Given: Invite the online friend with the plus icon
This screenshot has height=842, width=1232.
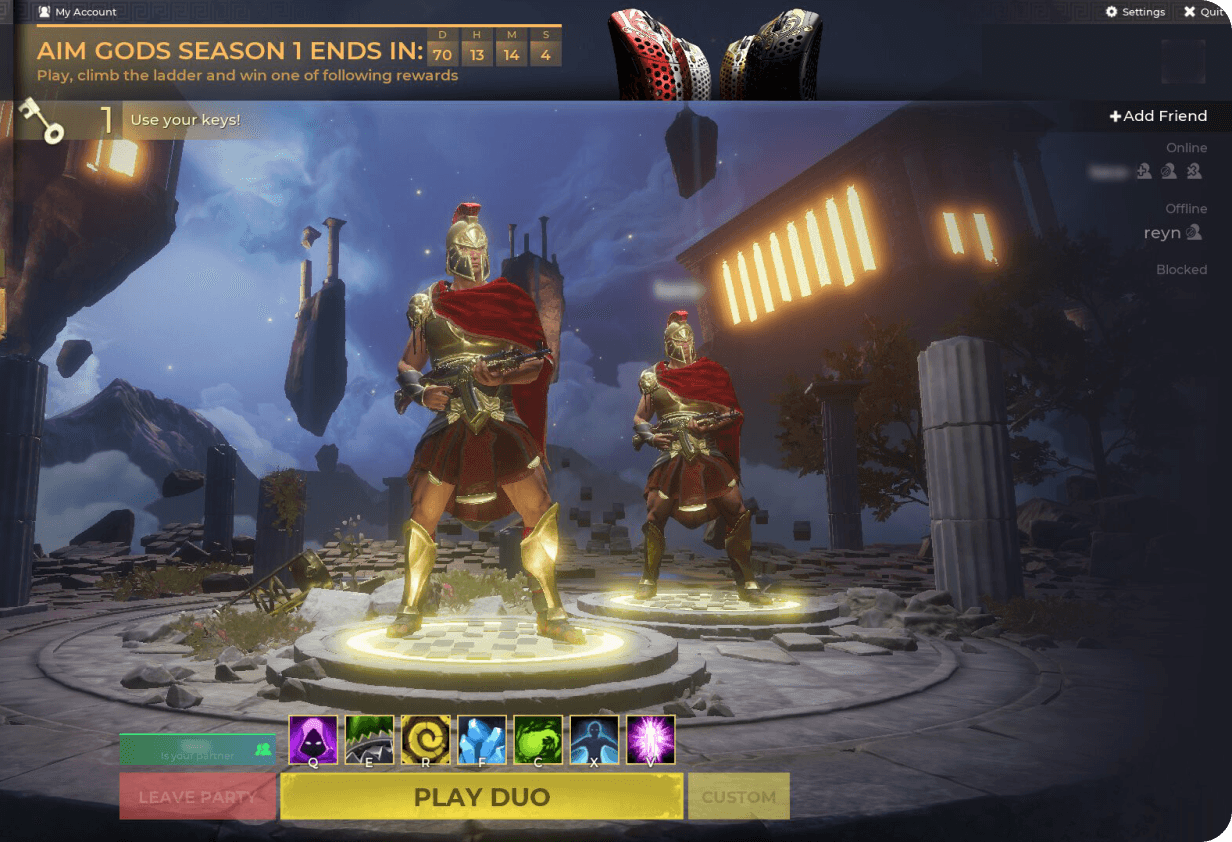Looking at the screenshot, I should click(1145, 172).
